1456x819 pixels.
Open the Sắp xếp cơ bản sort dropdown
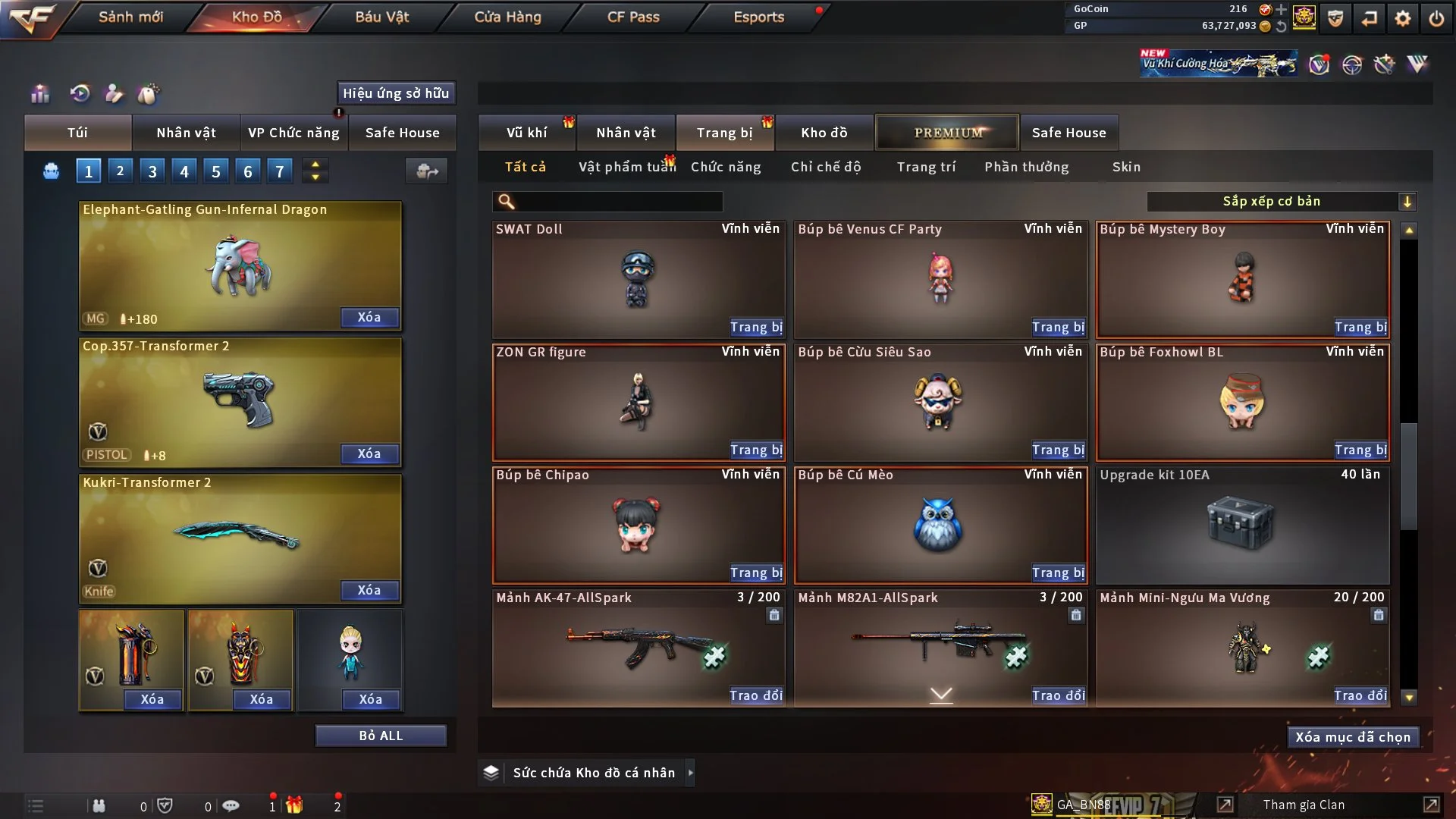coord(1281,201)
